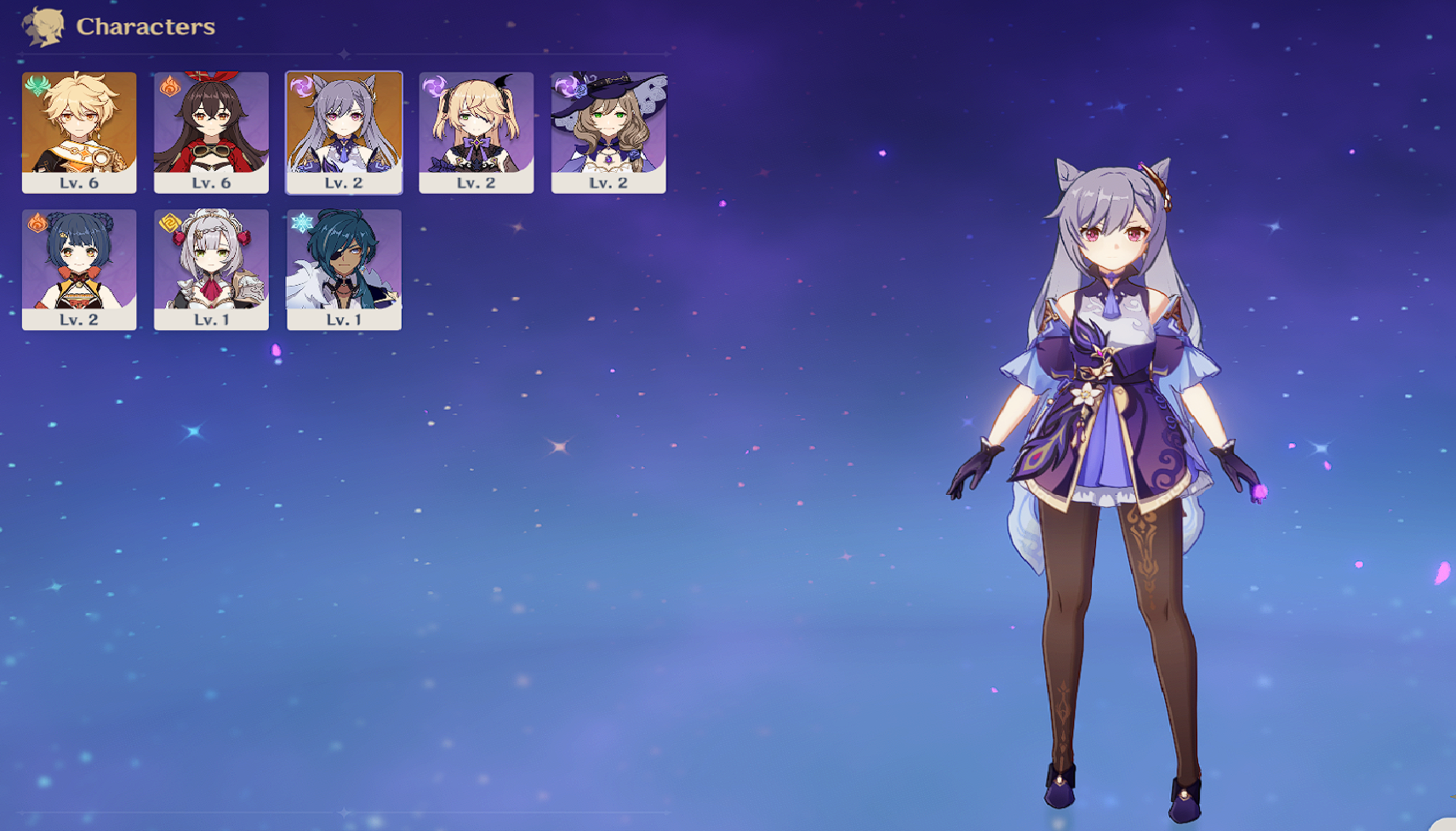Select Kaeya's character card
Viewport: 1456px width, 831px height.
[343, 265]
